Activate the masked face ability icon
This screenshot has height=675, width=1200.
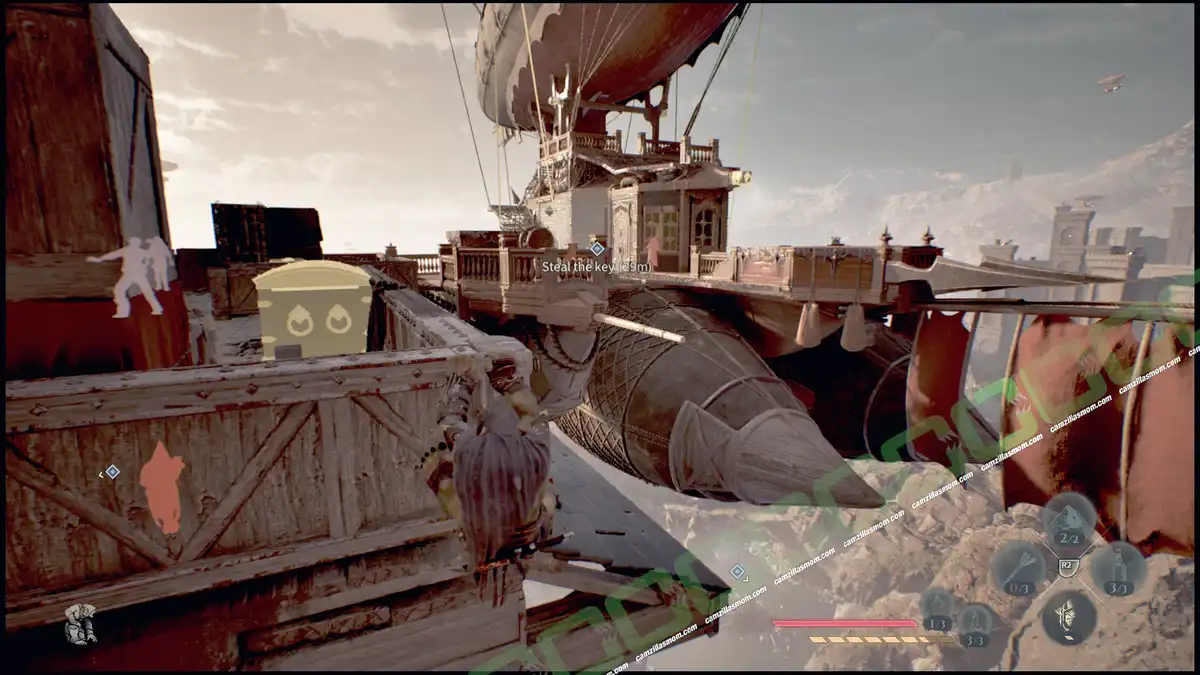1067,616
